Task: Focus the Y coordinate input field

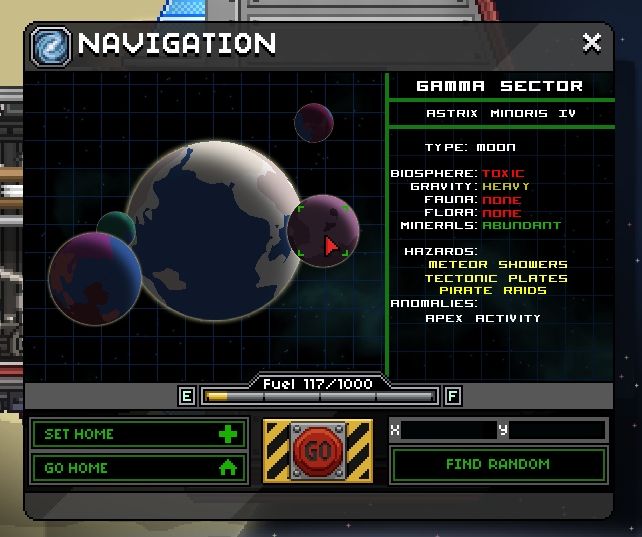Action: point(556,430)
